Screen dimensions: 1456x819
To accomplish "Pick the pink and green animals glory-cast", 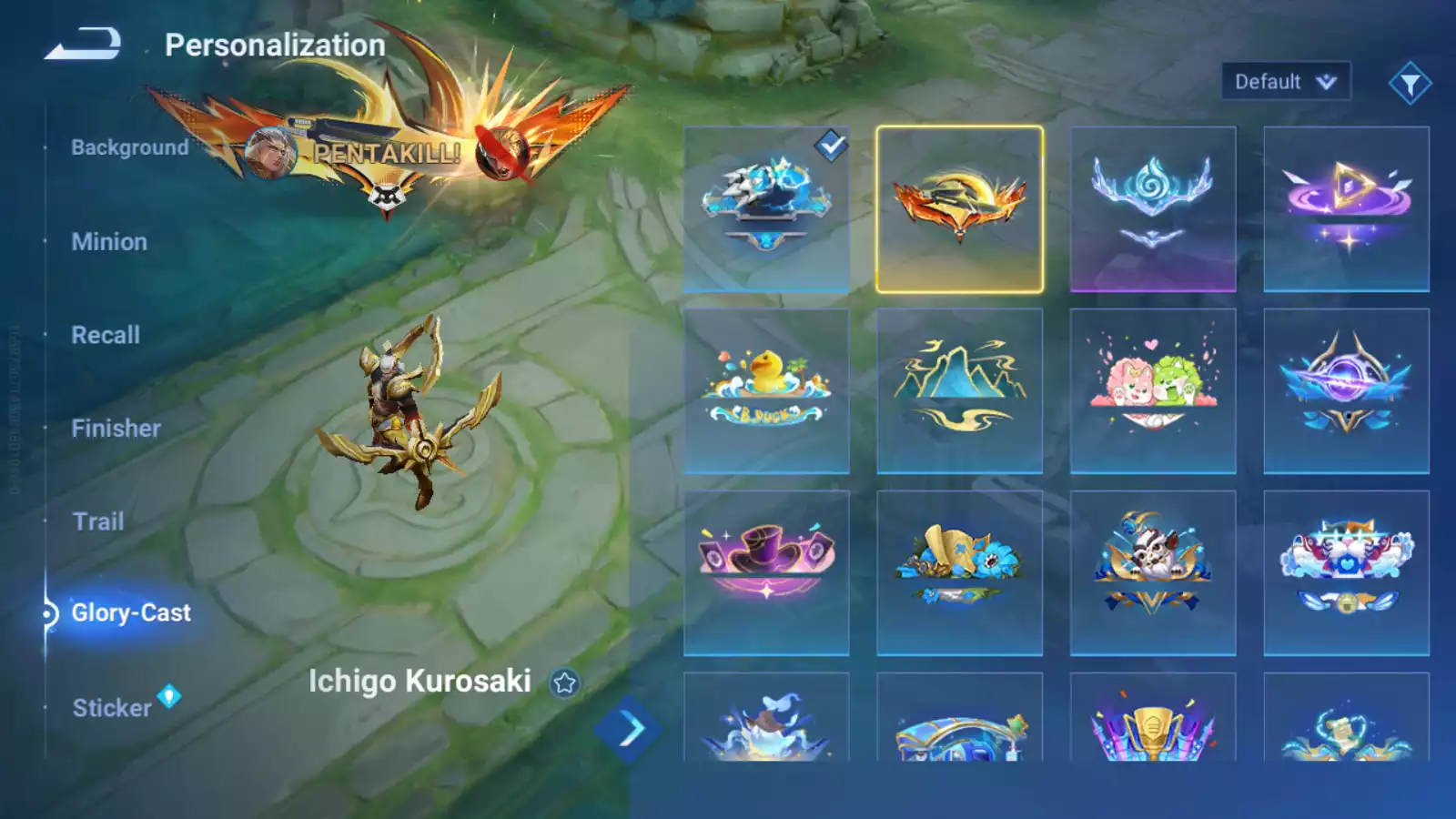I will pyautogui.click(x=1152, y=391).
